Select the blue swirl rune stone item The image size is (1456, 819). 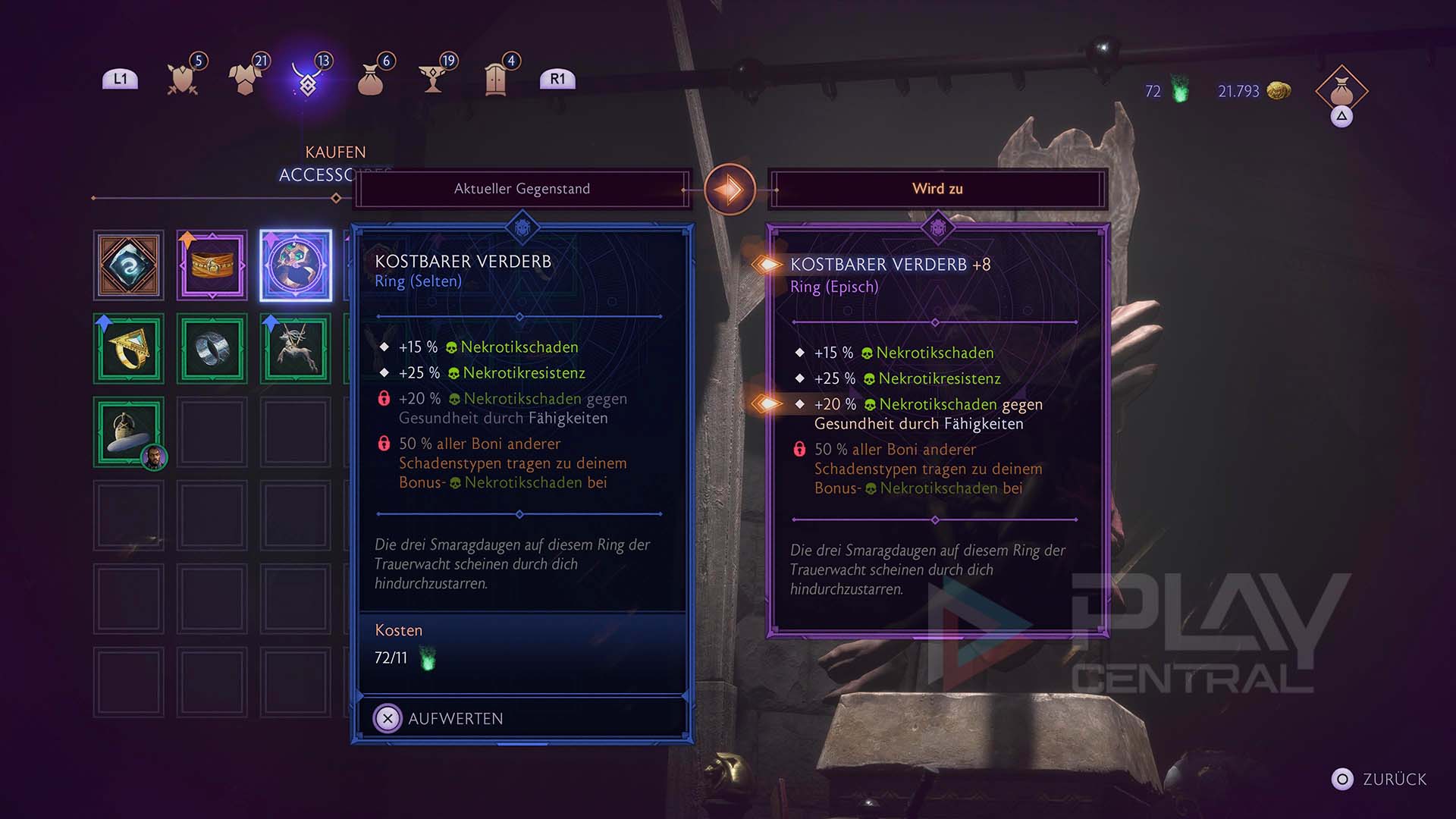tap(129, 265)
